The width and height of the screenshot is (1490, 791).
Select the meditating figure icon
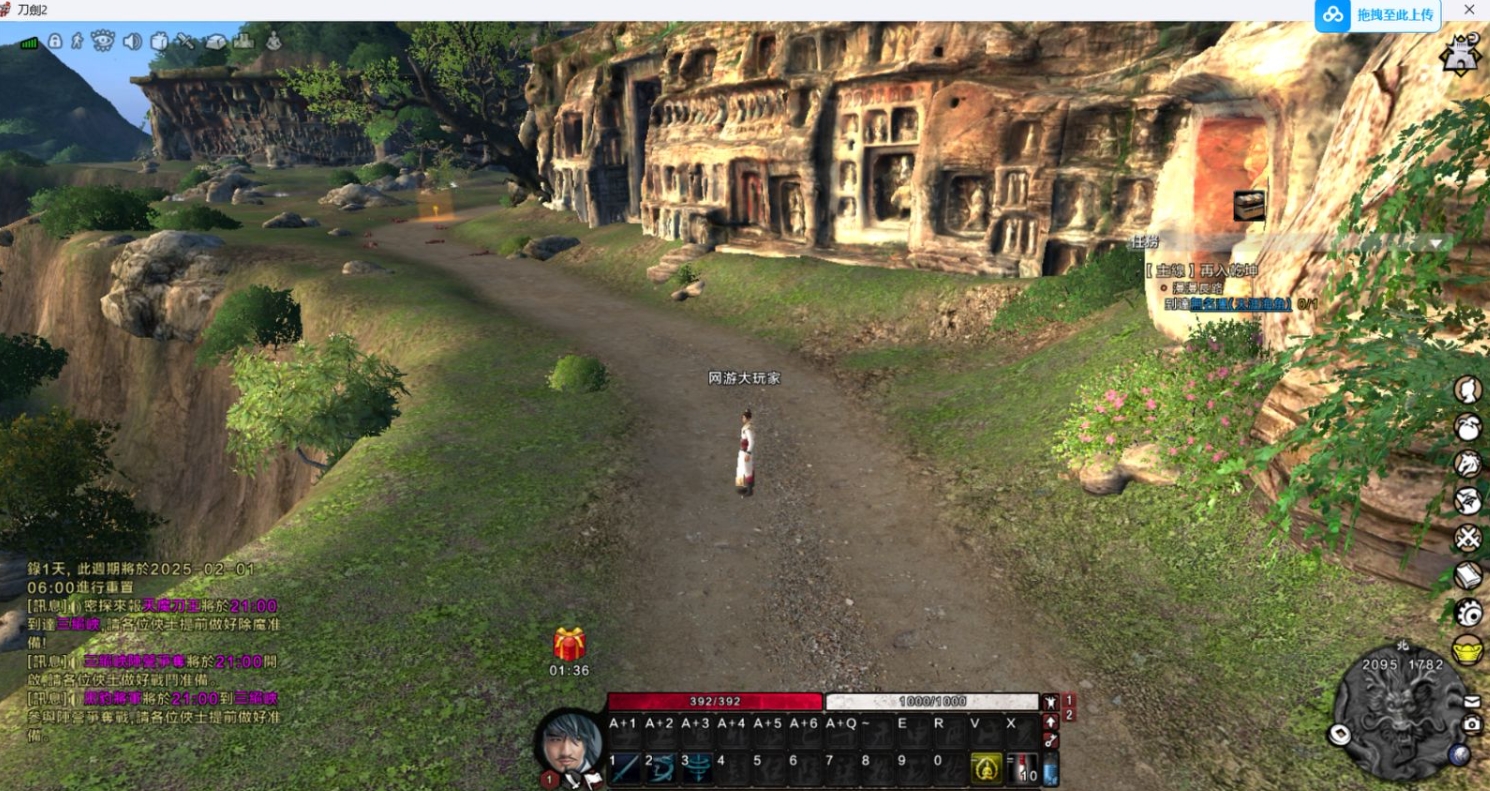click(272, 41)
